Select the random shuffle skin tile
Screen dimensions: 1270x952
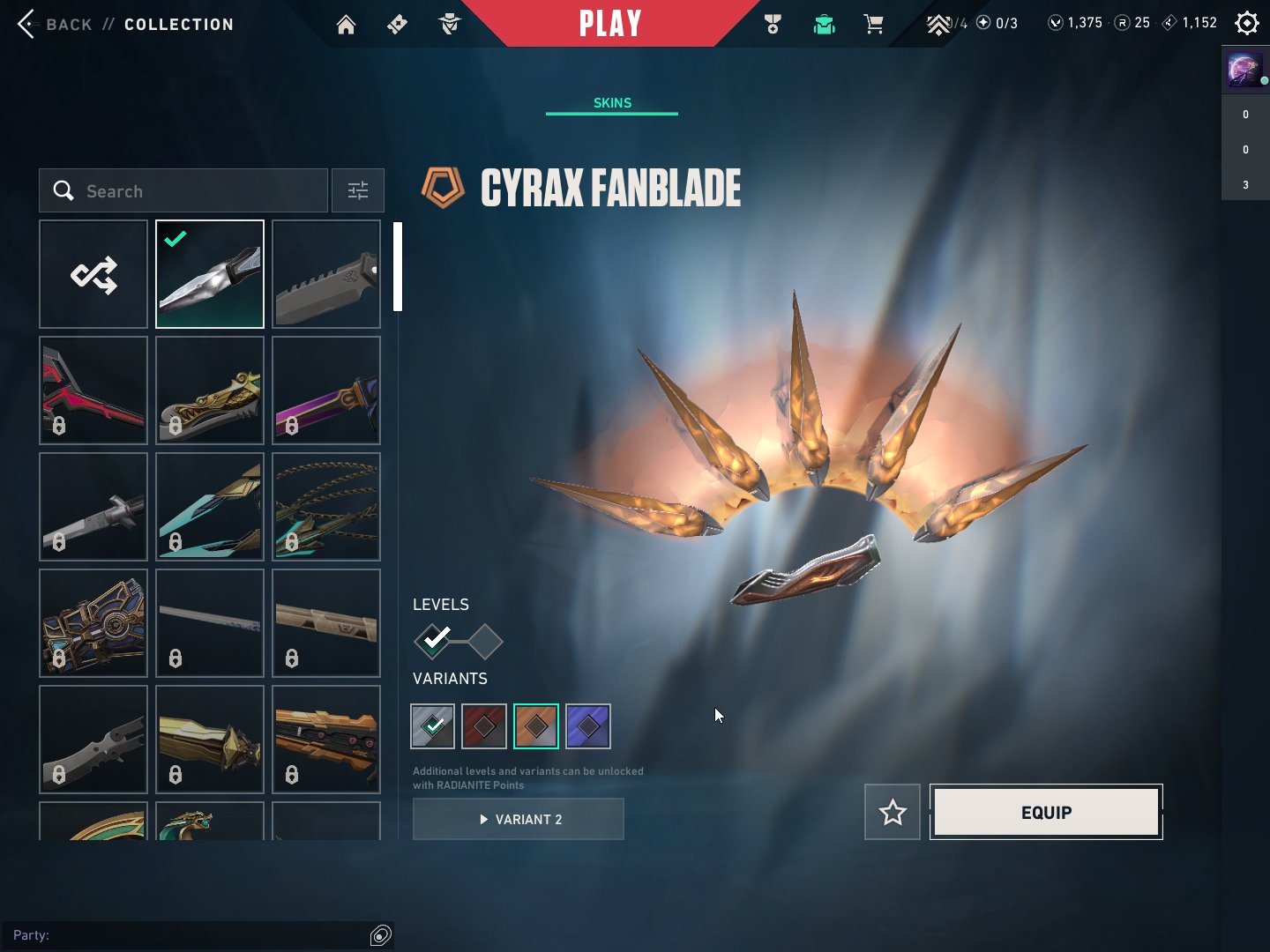93,274
